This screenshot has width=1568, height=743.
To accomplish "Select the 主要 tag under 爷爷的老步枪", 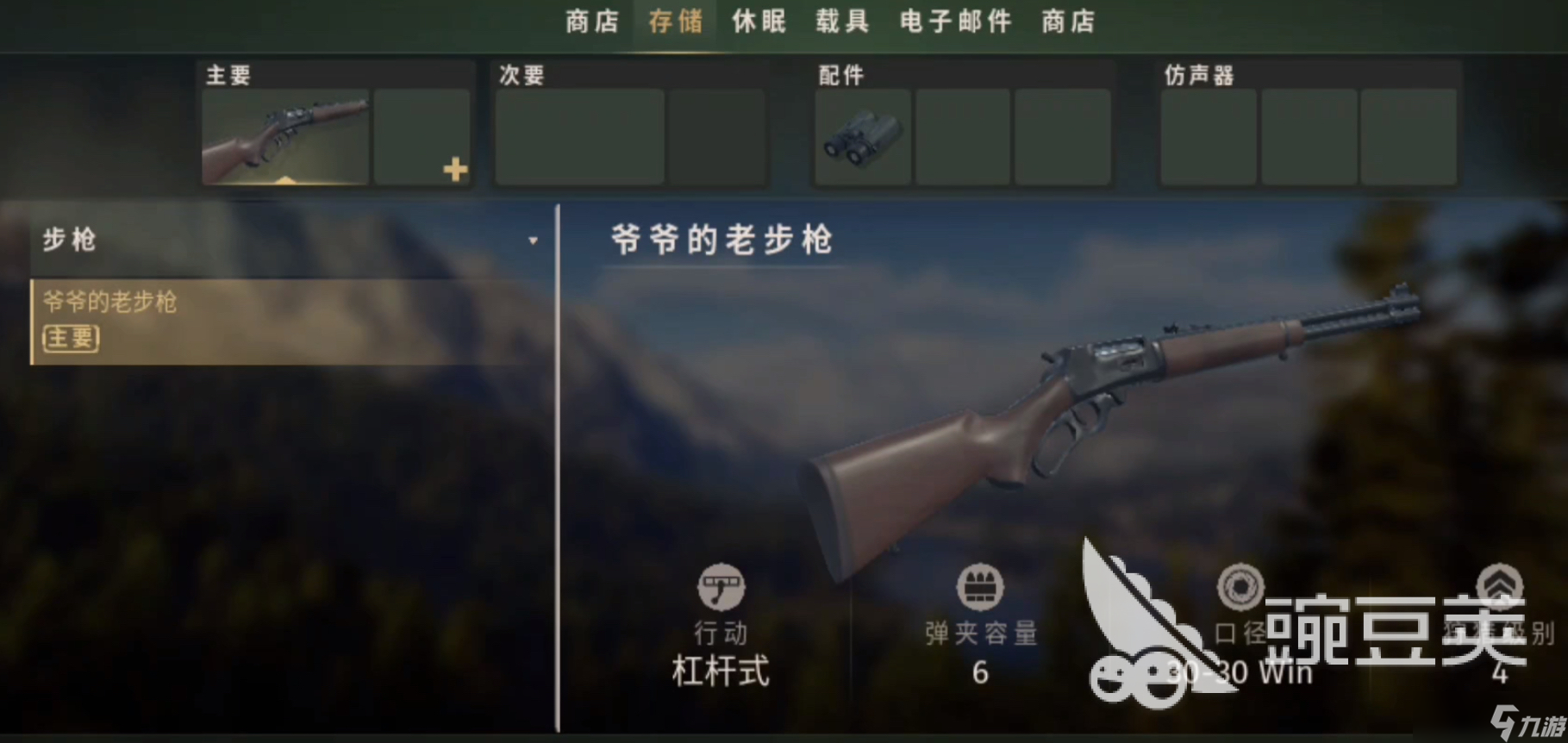I will pos(70,339).
